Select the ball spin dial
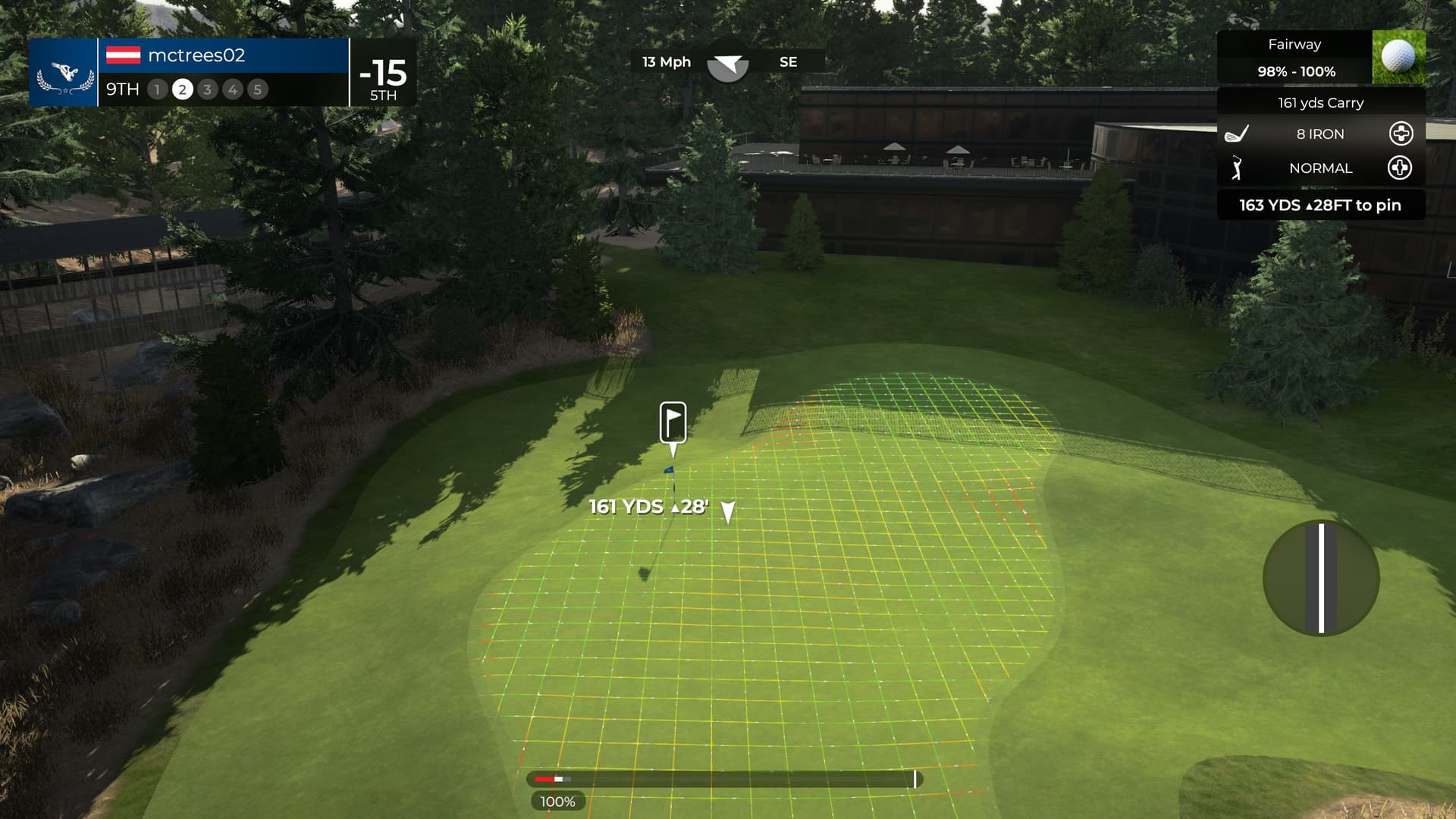This screenshot has width=1456, height=819. [x=1321, y=578]
